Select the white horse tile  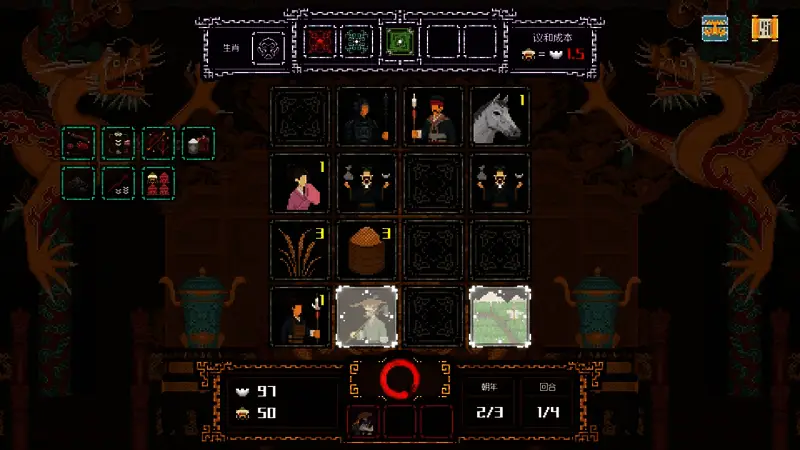click(498, 117)
